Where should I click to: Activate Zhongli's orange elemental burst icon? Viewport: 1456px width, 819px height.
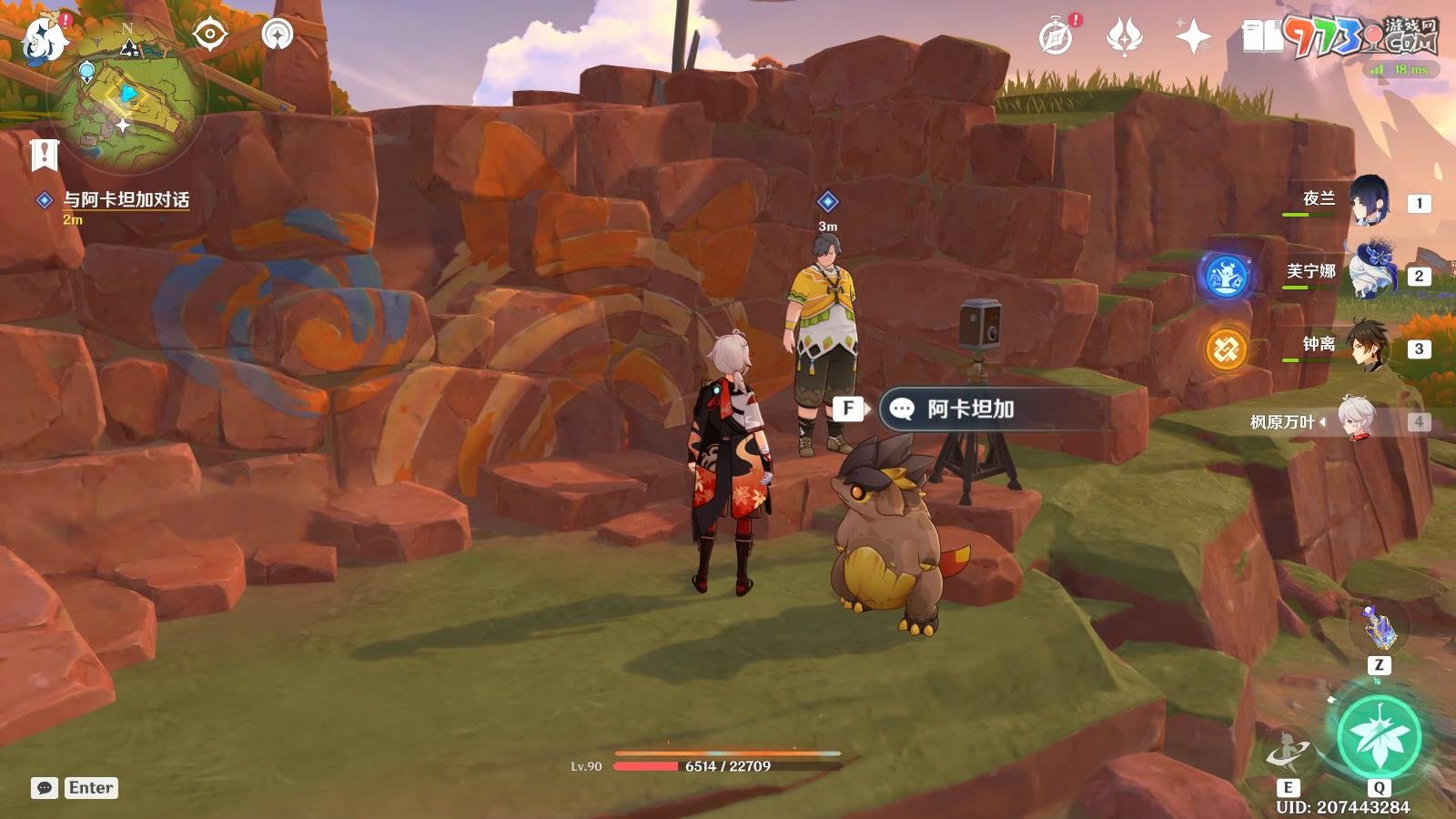pyautogui.click(x=1226, y=349)
